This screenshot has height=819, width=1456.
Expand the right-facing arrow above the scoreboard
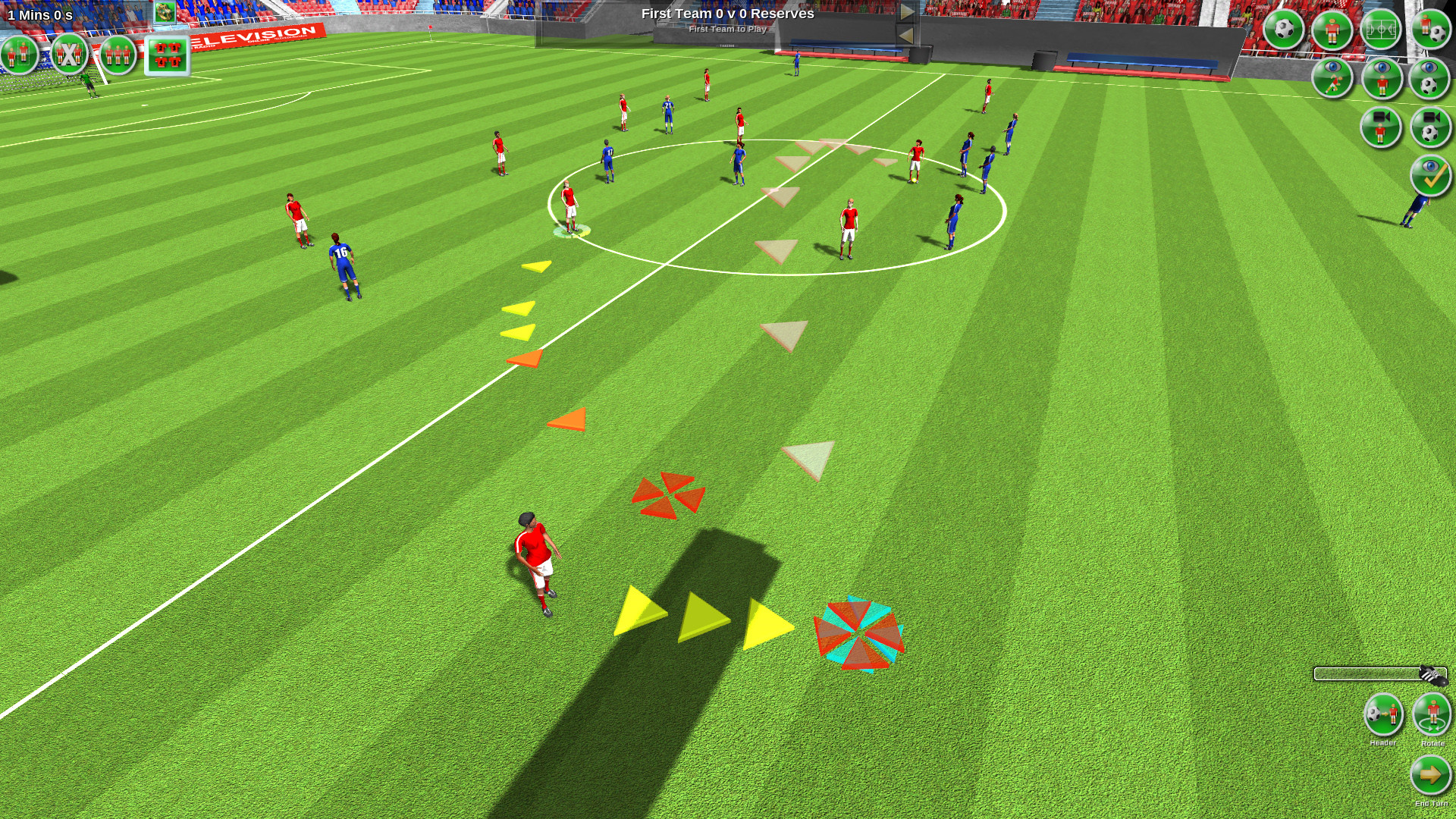pyautogui.click(x=906, y=11)
